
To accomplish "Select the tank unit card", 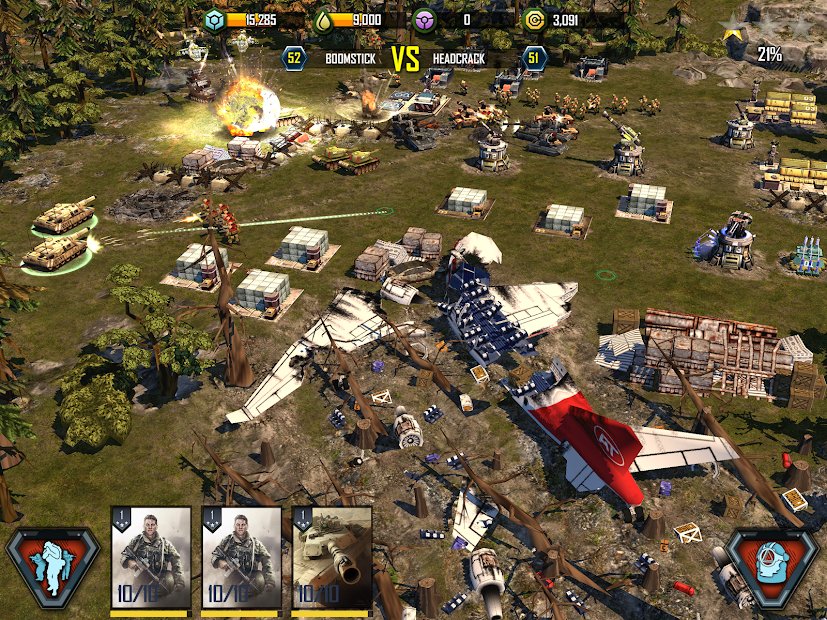I will pyautogui.click(x=331, y=559).
